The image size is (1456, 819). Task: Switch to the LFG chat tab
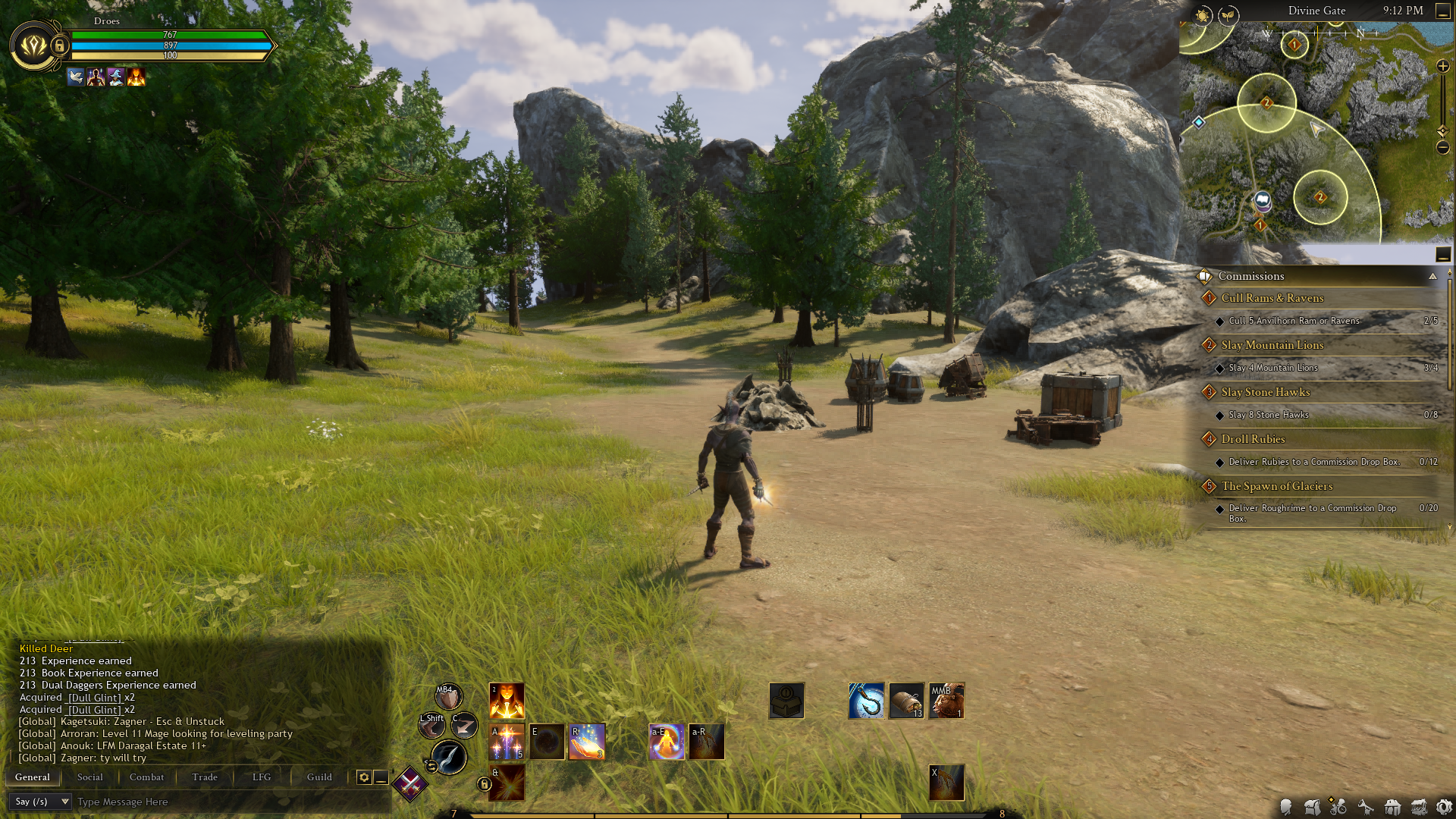pyautogui.click(x=262, y=777)
